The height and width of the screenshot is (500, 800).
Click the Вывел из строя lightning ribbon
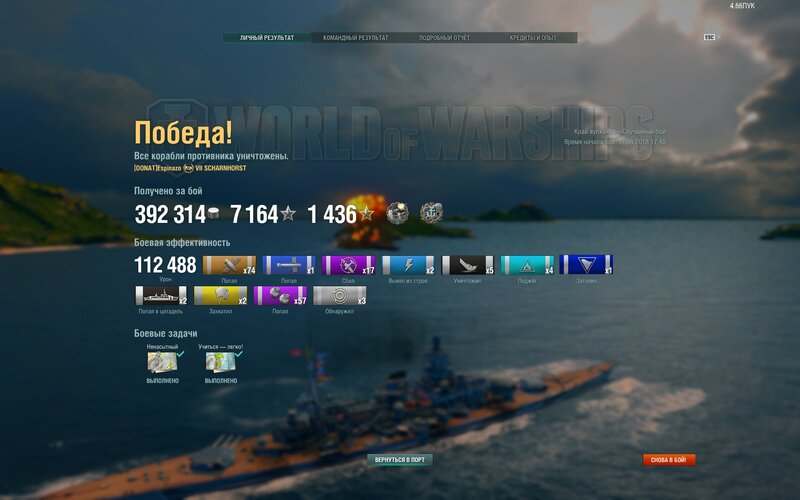click(408, 265)
